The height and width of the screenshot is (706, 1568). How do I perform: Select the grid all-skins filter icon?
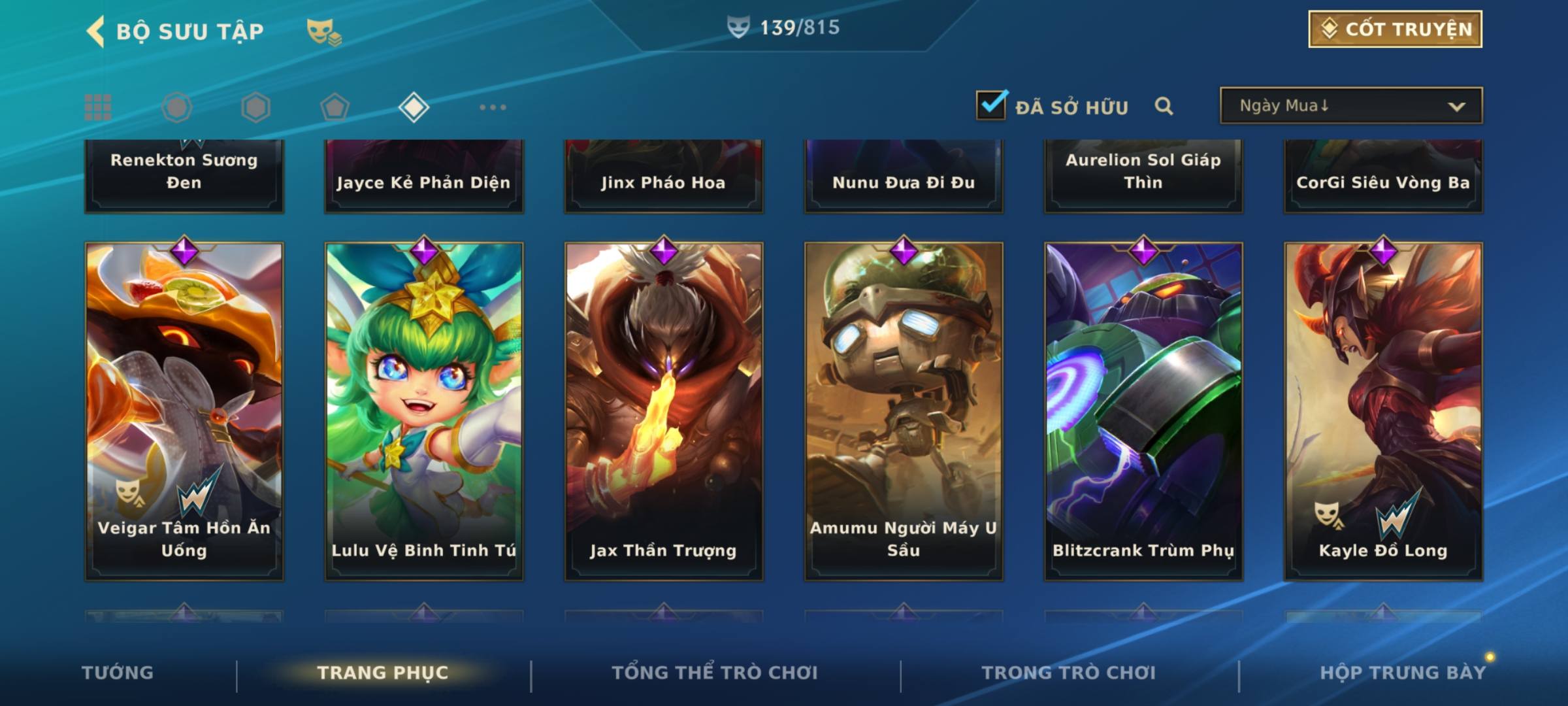(x=98, y=107)
